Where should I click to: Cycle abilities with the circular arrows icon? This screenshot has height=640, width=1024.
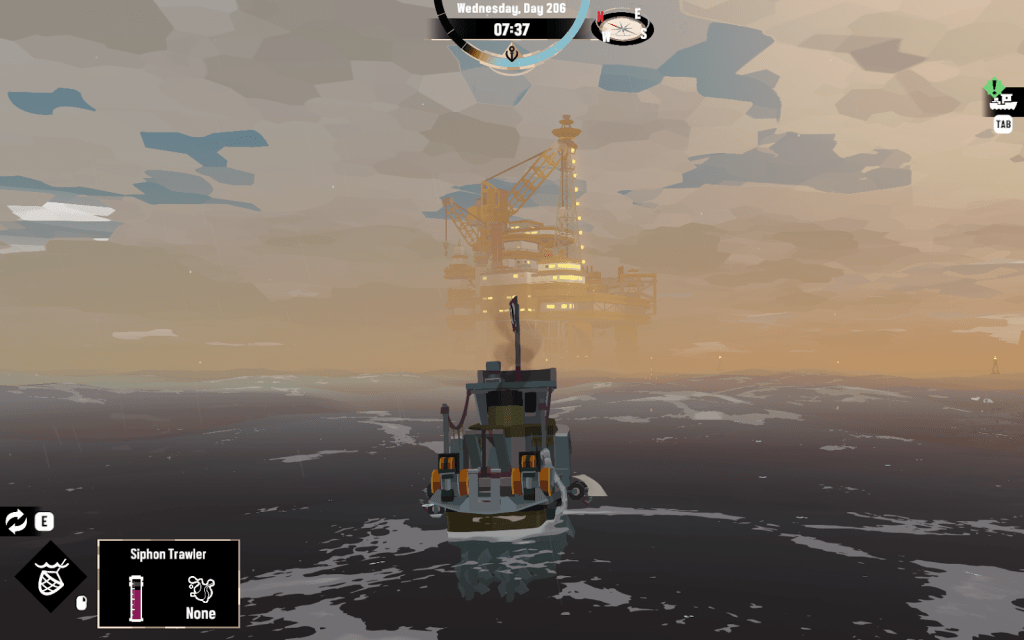coord(16,521)
